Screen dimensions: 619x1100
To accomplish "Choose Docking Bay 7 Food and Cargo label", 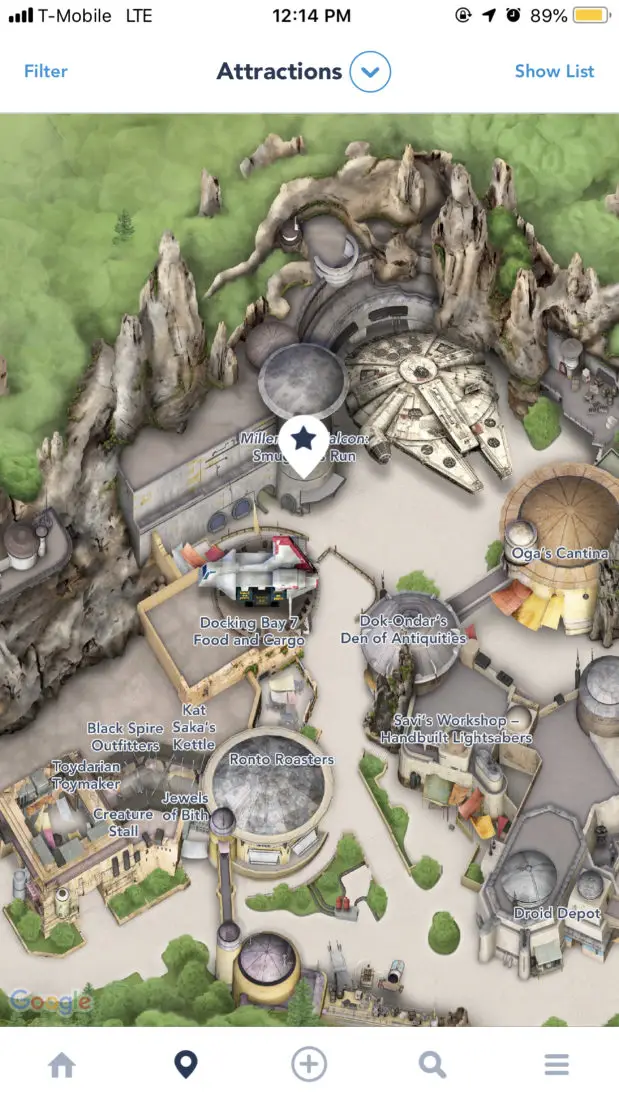I will [249, 631].
